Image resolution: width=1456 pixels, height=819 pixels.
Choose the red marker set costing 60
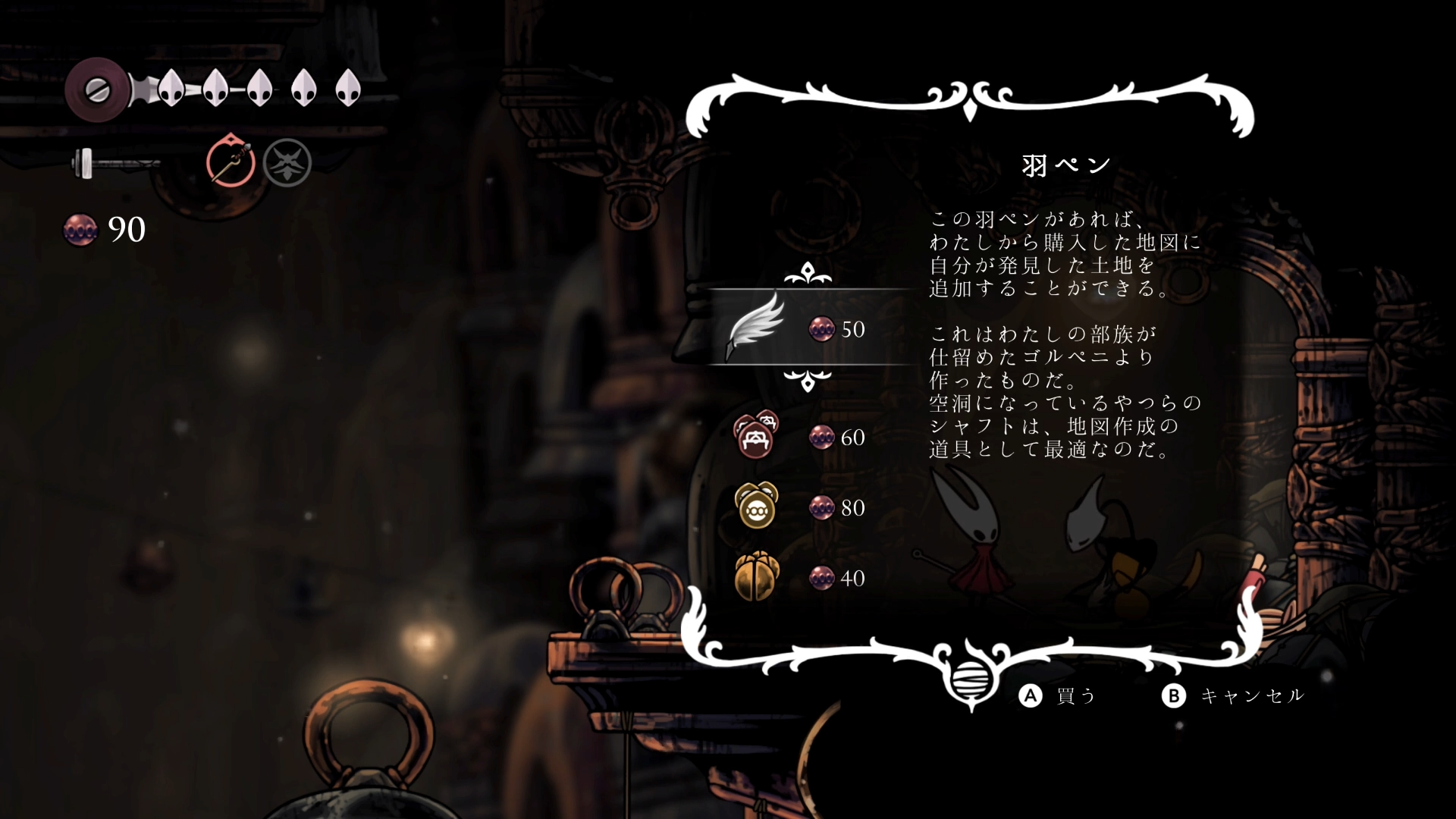click(755, 435)
